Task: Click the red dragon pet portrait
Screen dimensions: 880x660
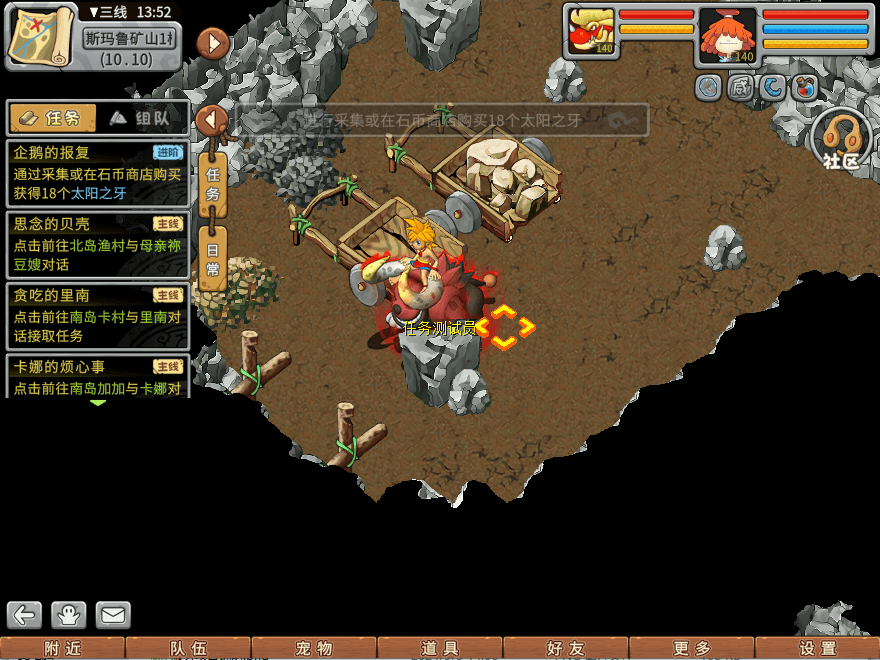Action: [x=591, y=32]
